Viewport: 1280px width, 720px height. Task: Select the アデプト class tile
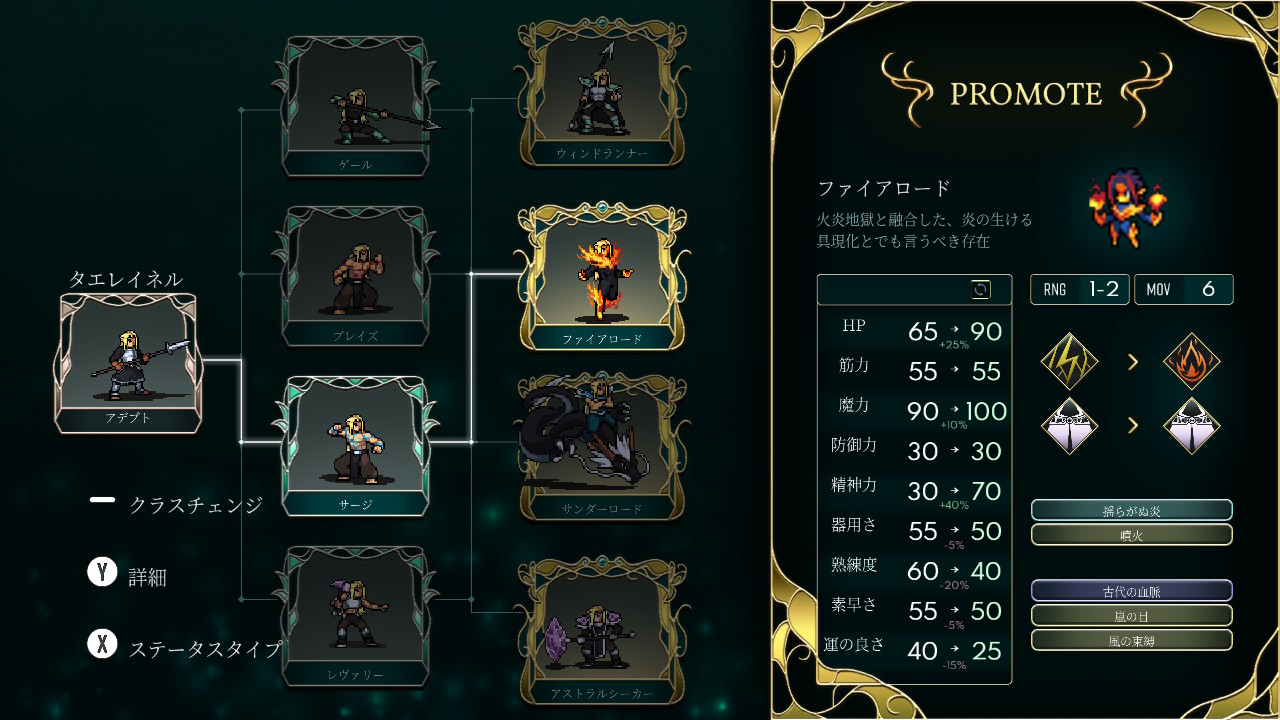128,363
